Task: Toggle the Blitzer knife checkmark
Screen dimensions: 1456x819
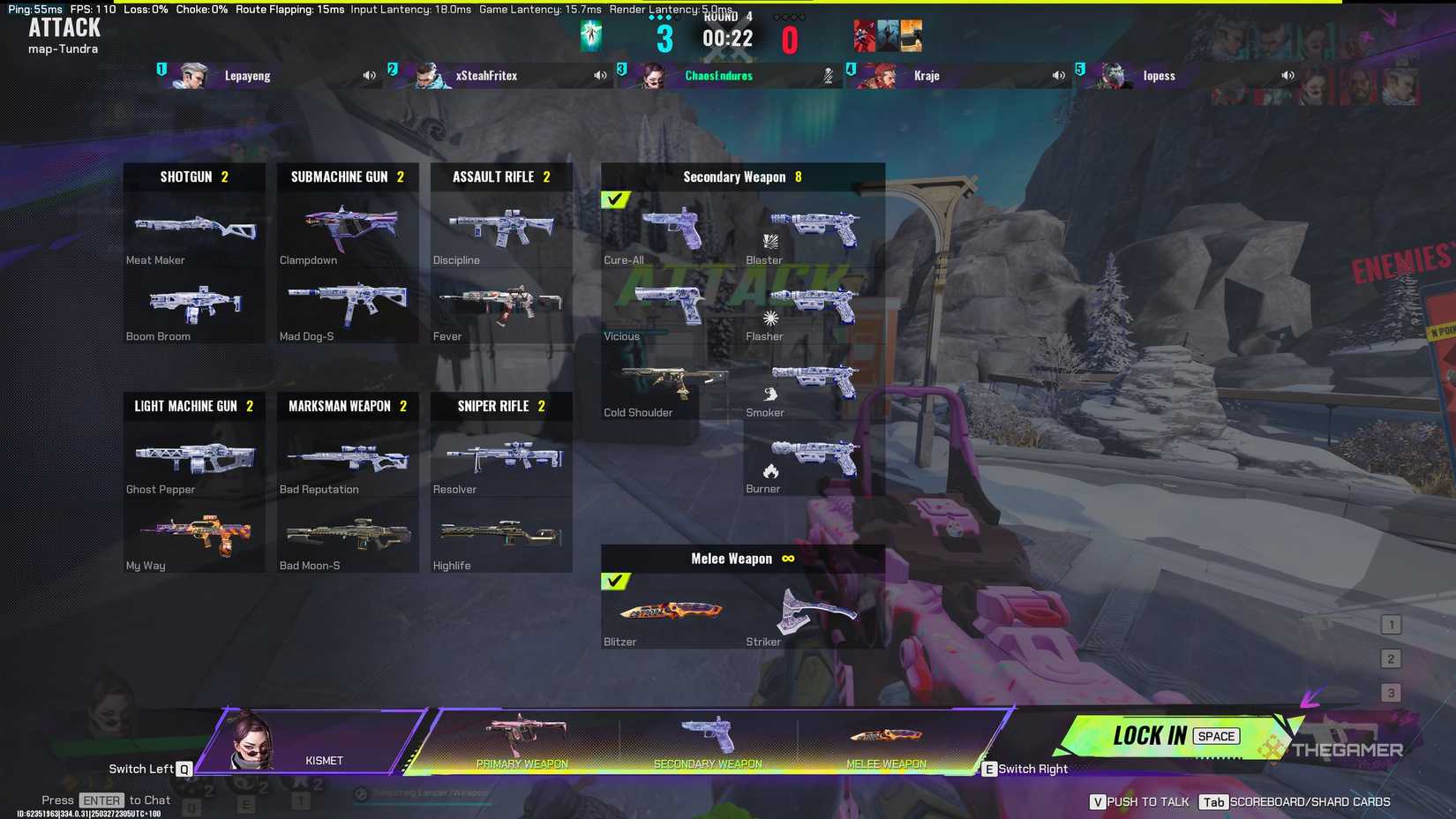Action: coord(616,582)
